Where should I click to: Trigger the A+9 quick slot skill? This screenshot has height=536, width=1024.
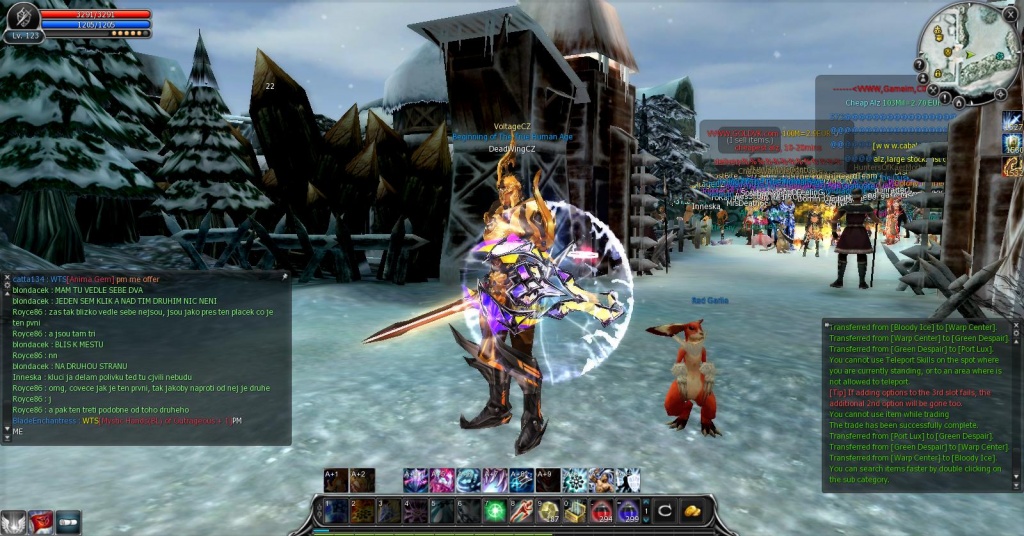547,480
